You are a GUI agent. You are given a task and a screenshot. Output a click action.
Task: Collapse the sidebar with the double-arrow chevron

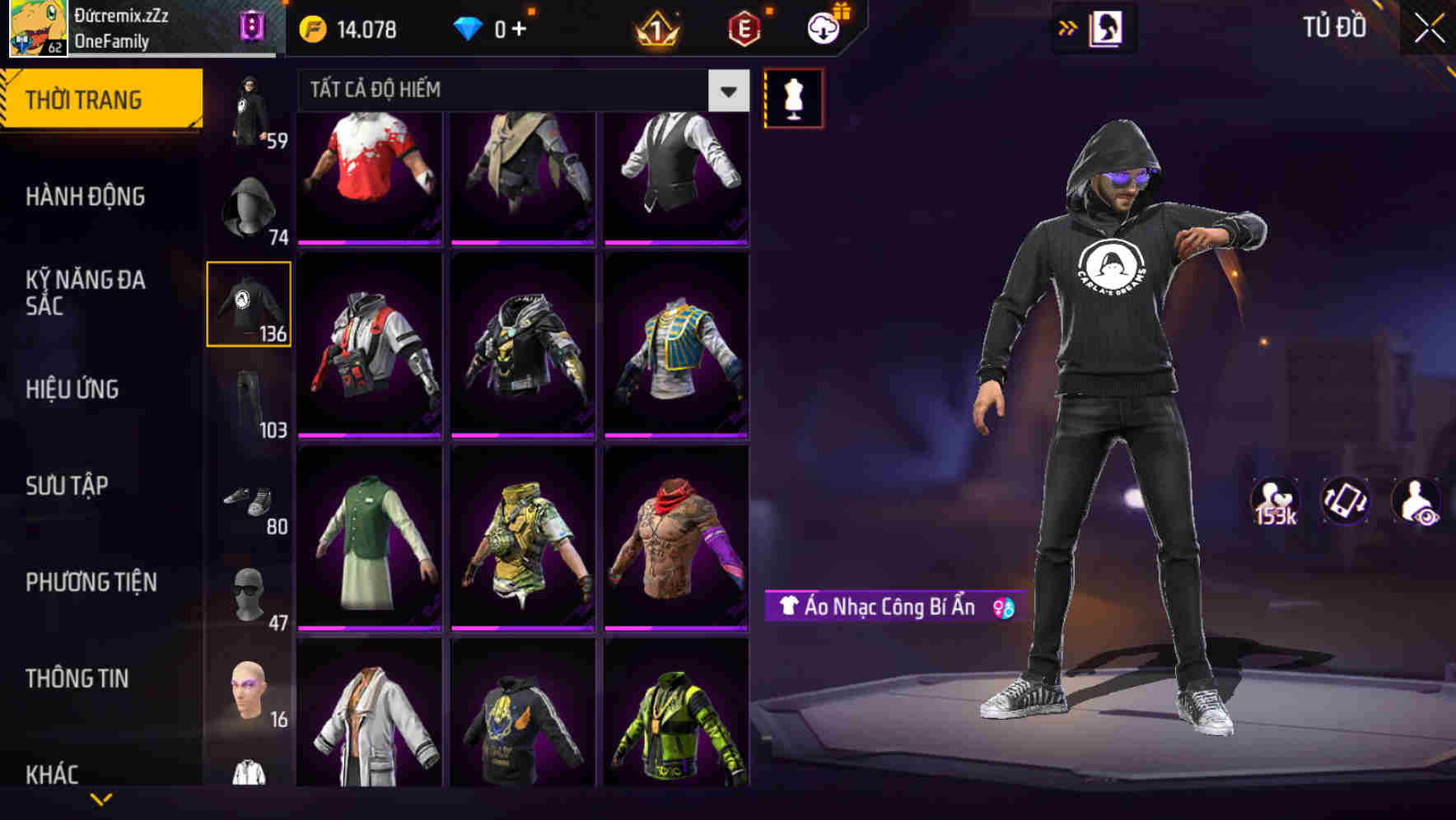coord(1068,27)
